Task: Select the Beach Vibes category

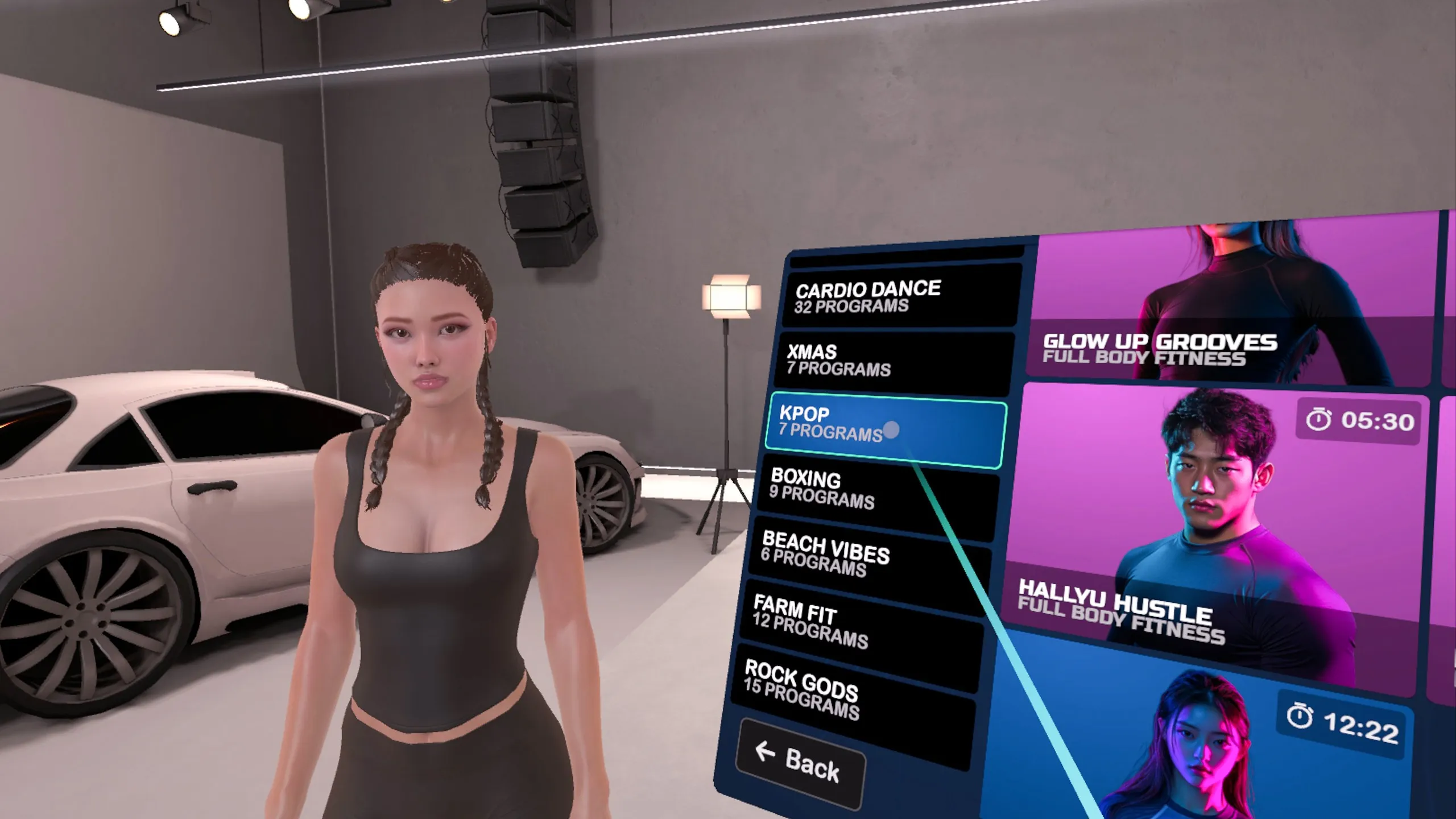Action: [870, 556]
